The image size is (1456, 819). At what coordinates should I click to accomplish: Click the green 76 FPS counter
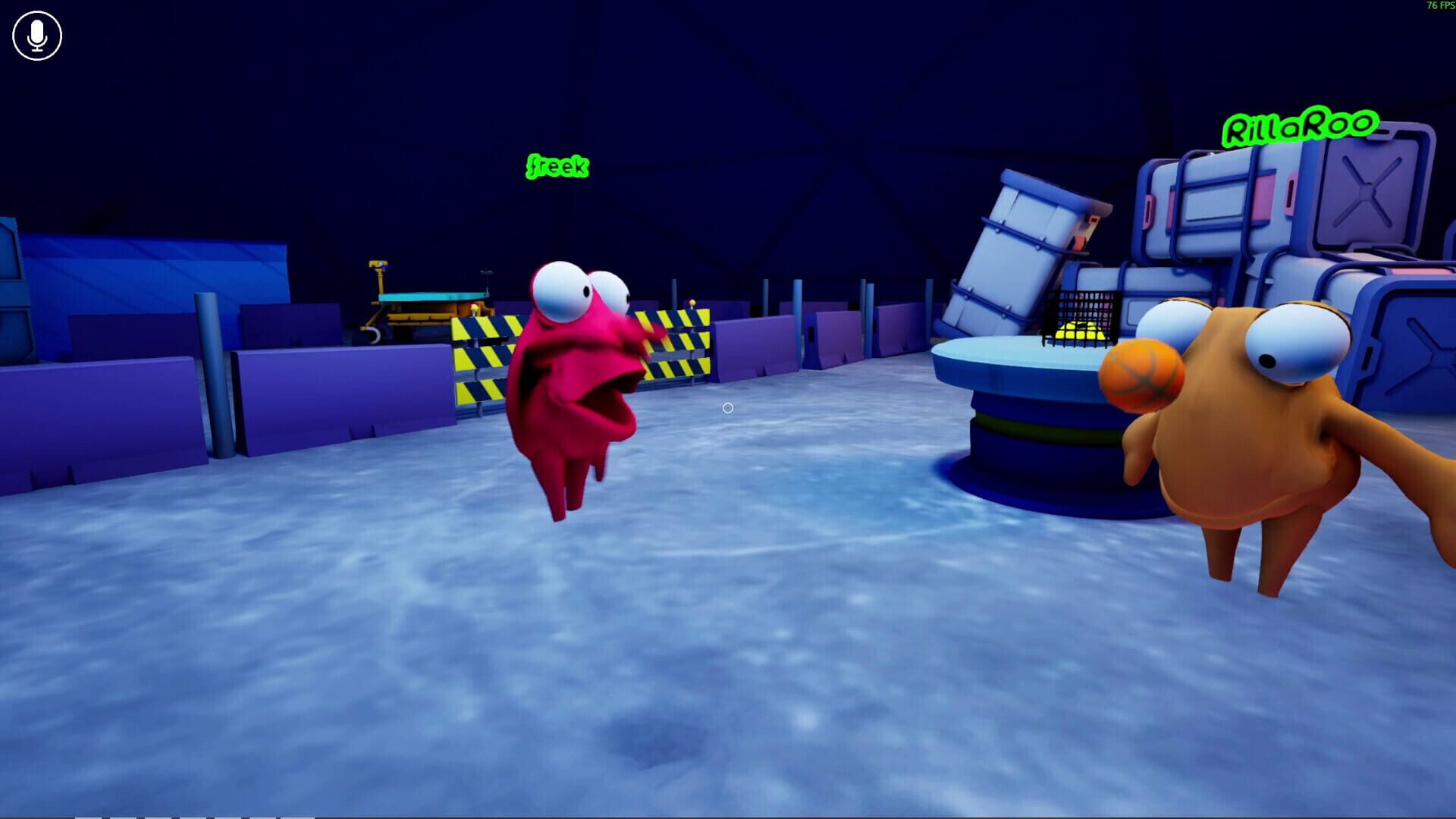(x=1439, y=6)
